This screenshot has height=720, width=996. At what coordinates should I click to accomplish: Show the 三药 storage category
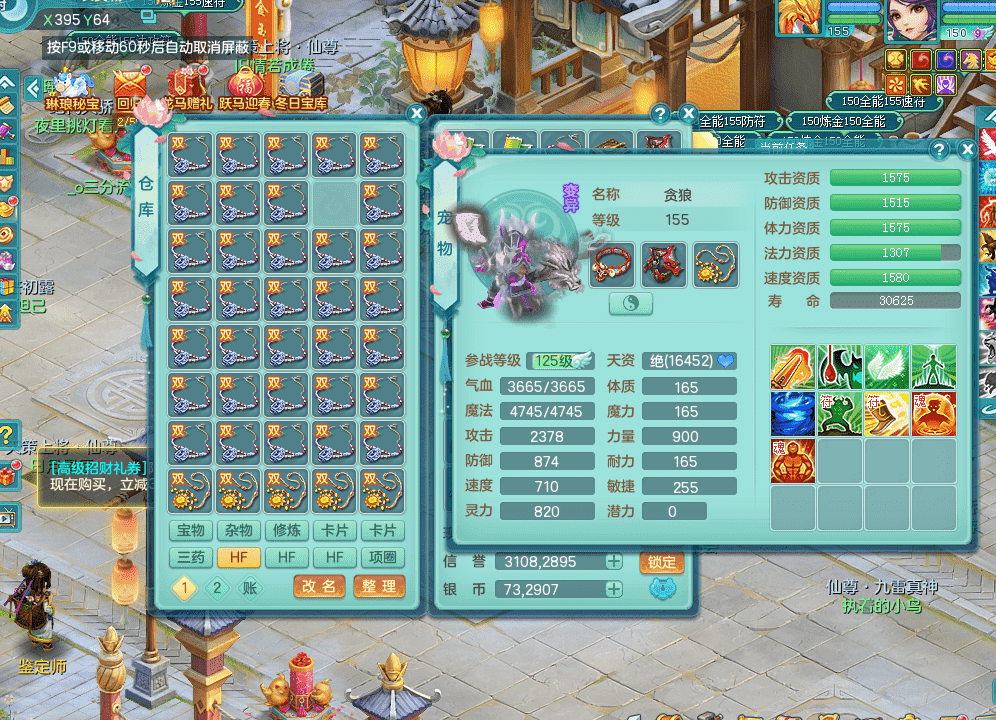click(191, 557)
